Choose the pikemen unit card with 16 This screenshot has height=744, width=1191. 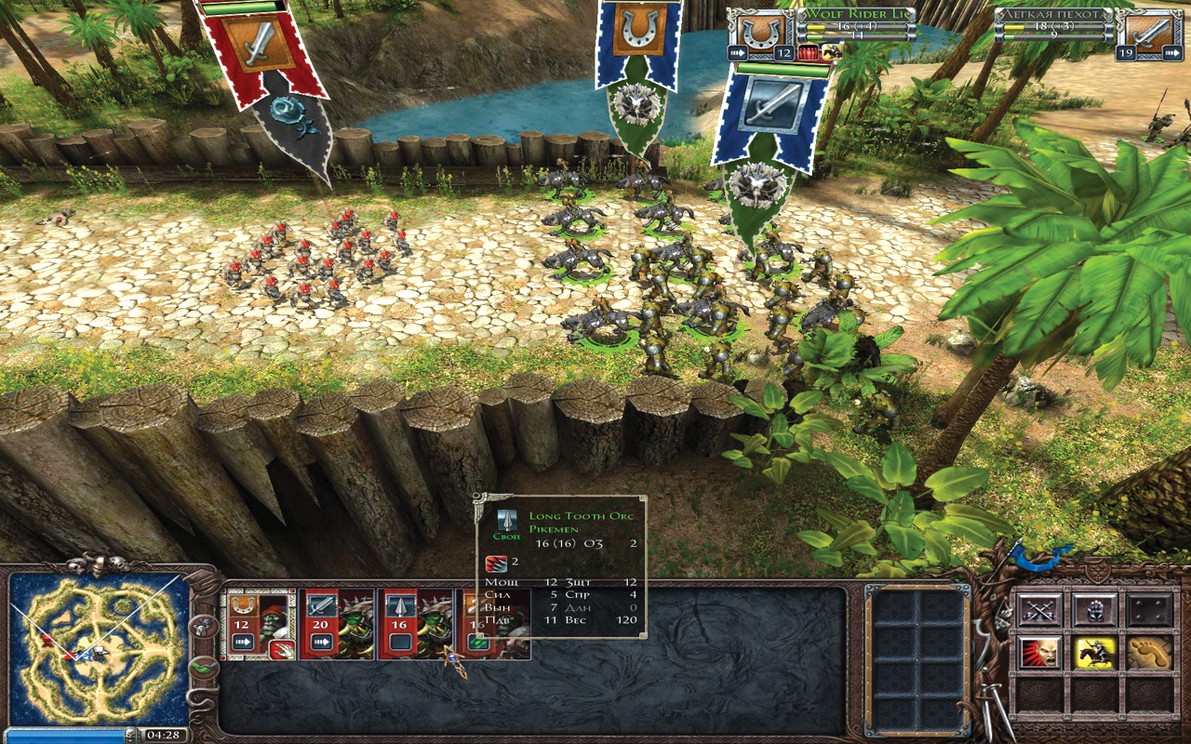pos(414,622)
